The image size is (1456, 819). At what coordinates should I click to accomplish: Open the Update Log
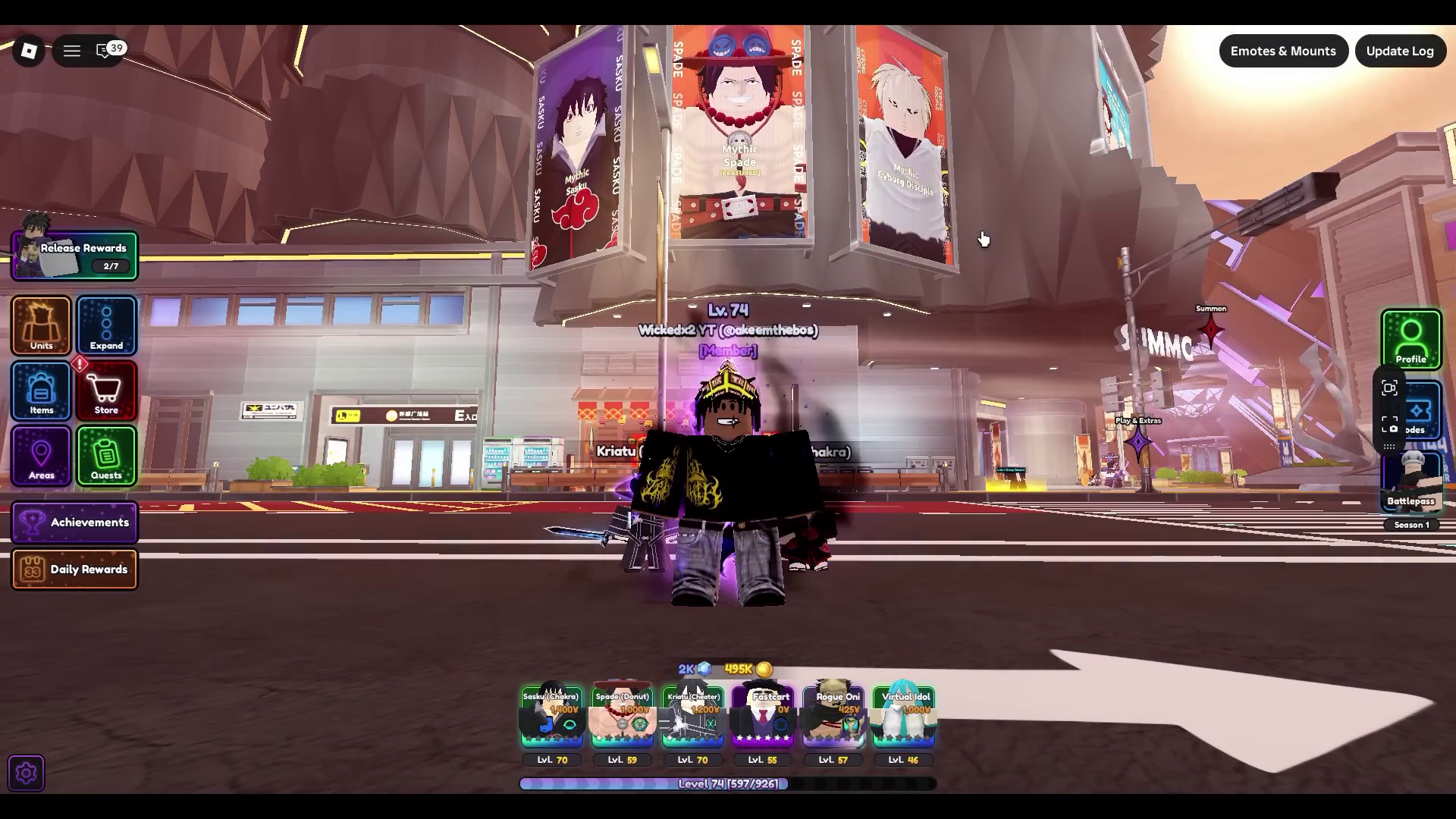point(1399,51)
